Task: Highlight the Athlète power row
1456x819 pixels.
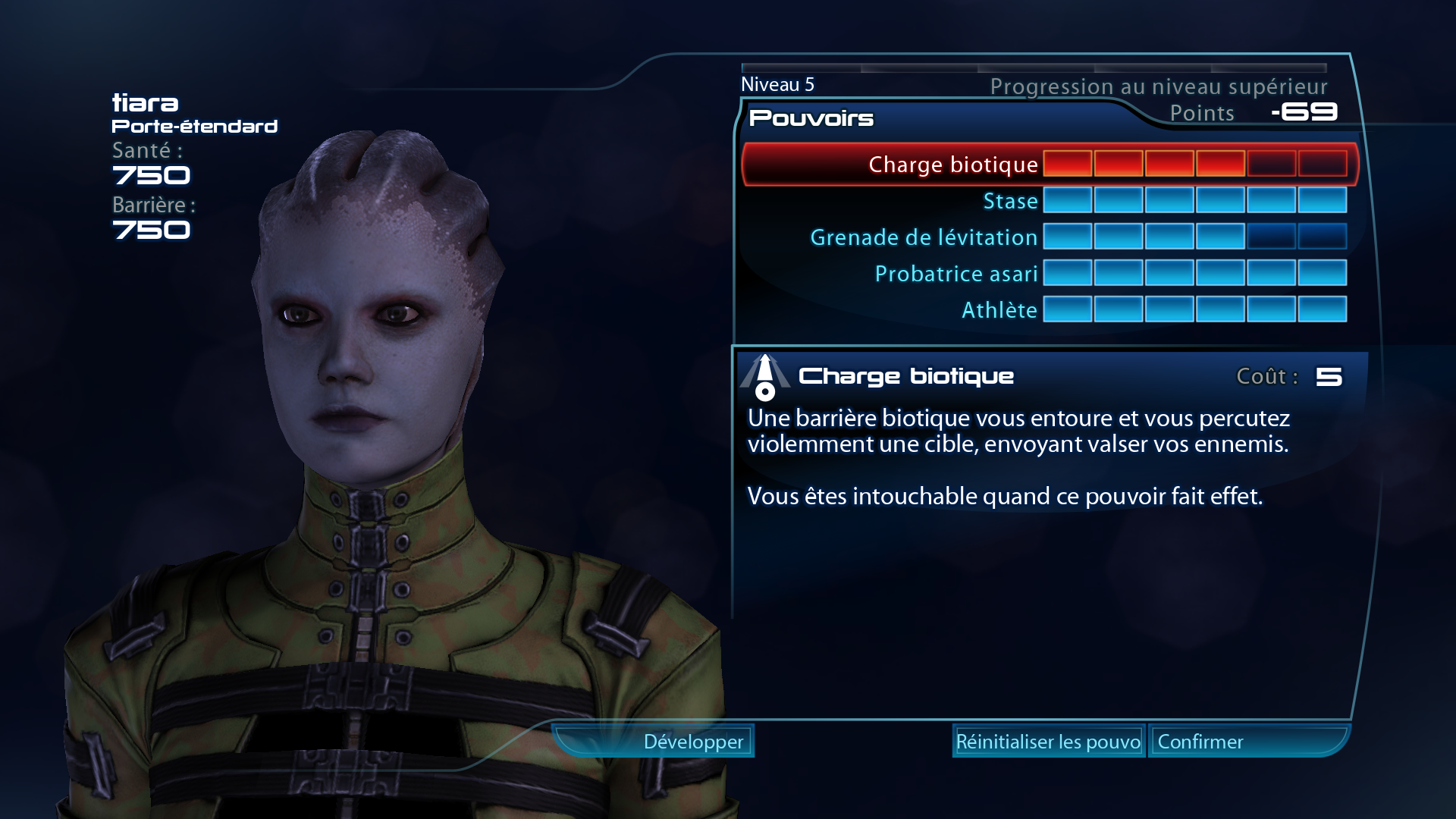Action: click(999, 310)
